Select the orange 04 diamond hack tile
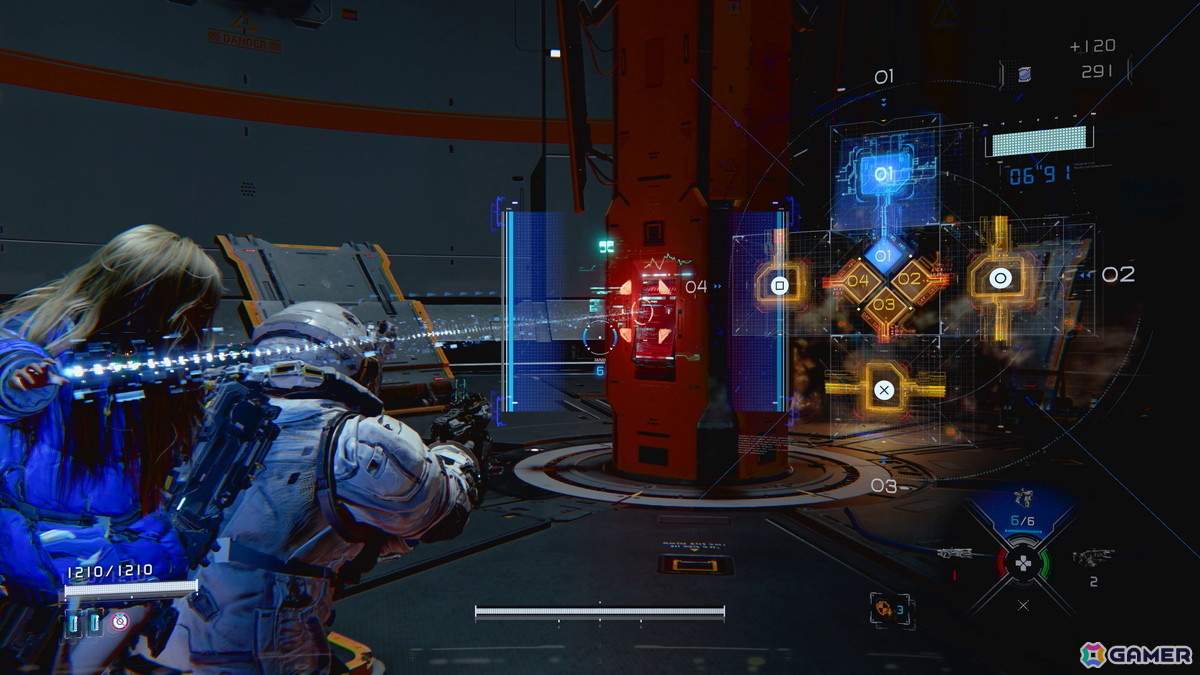 [858, 281]
